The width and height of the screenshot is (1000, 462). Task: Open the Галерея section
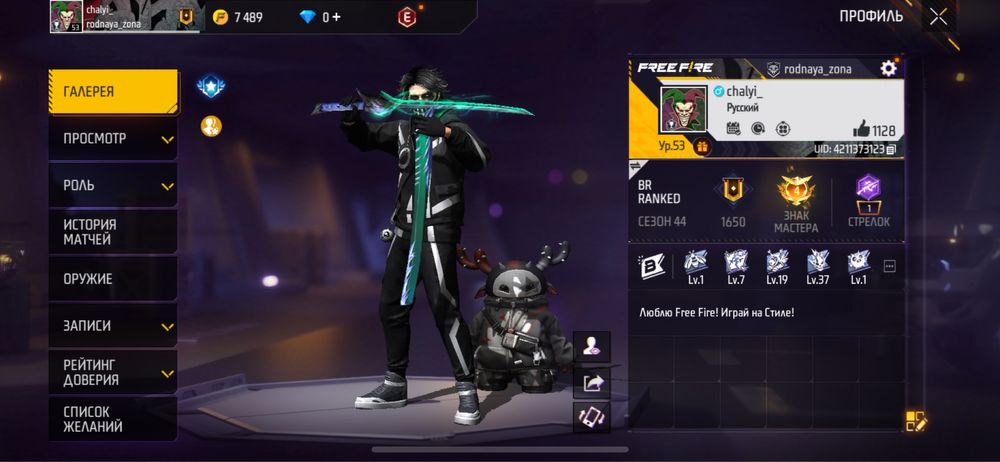point(113,92)
